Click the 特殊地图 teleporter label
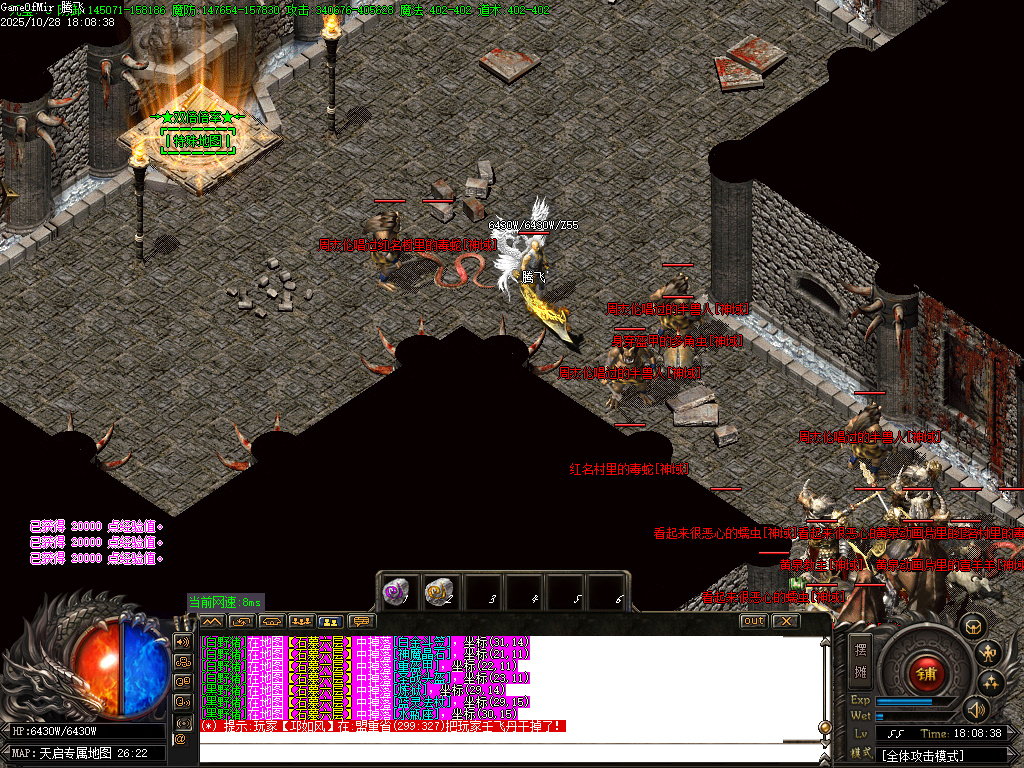Screen dimensions: 1024x768 [198, 141]
